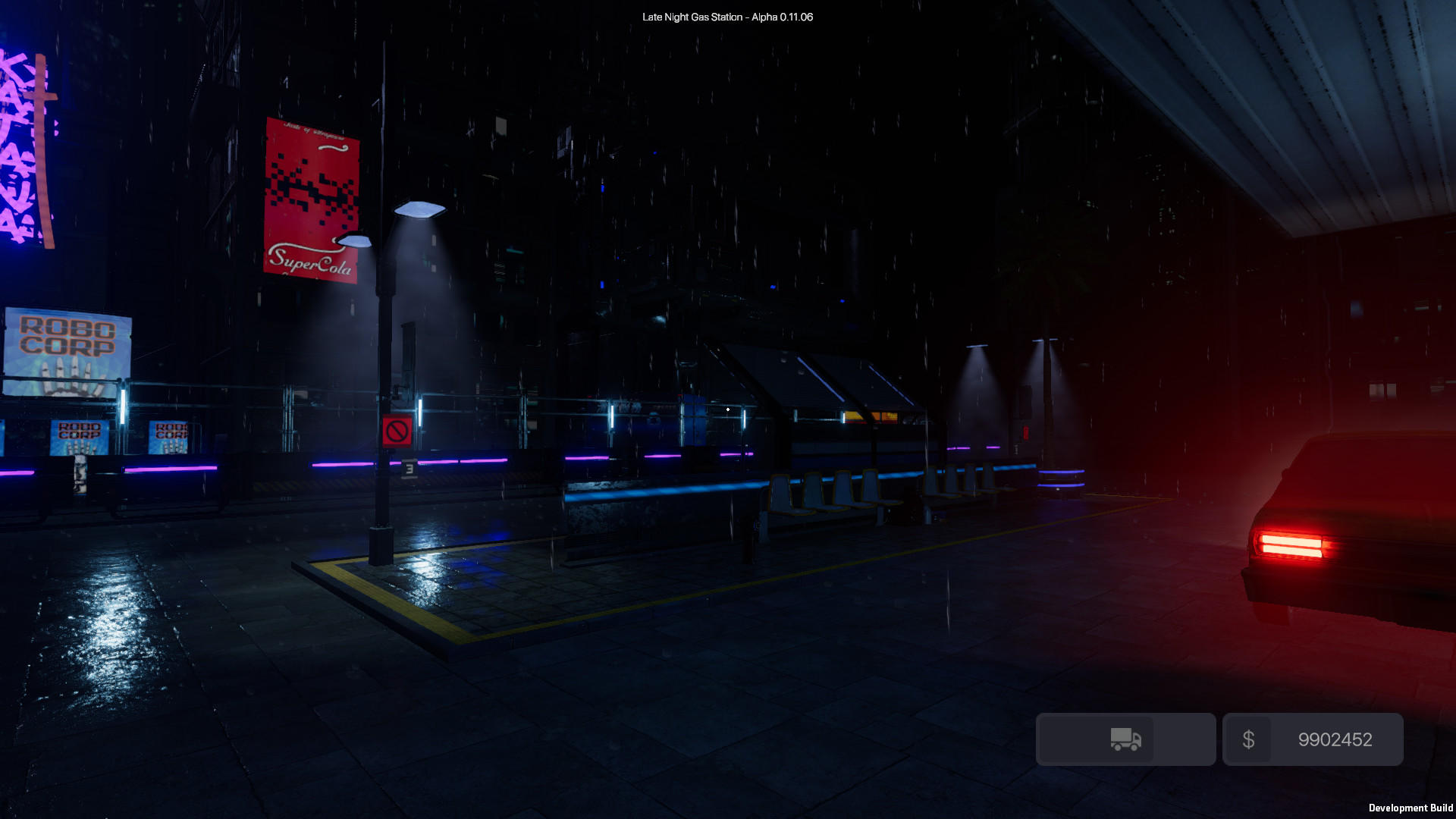Select the SuperCola poster banner
This screenshot has width=1456, height=819.
pyautogui.click(x=311, y=199)
